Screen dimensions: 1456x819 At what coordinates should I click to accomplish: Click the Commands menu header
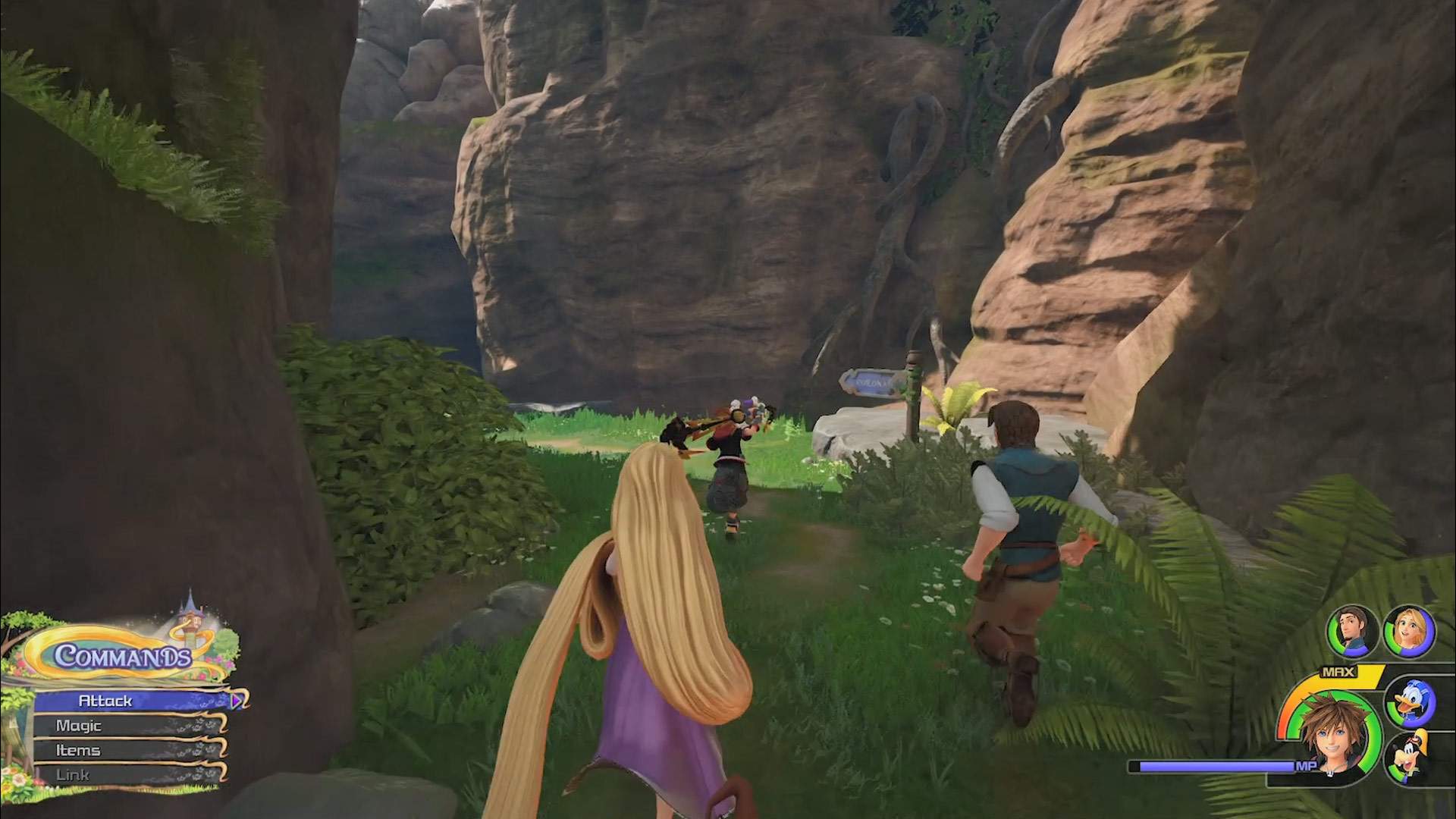[123, 655]
